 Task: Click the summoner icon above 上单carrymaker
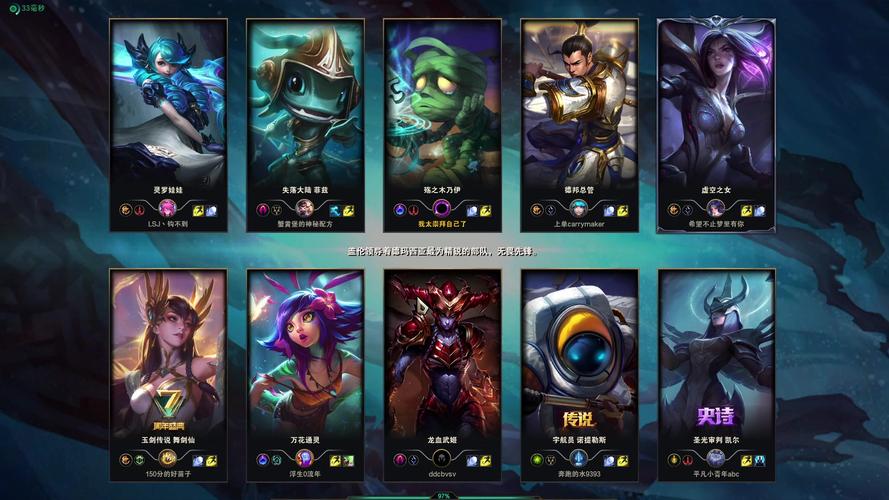tap(579, 209)
